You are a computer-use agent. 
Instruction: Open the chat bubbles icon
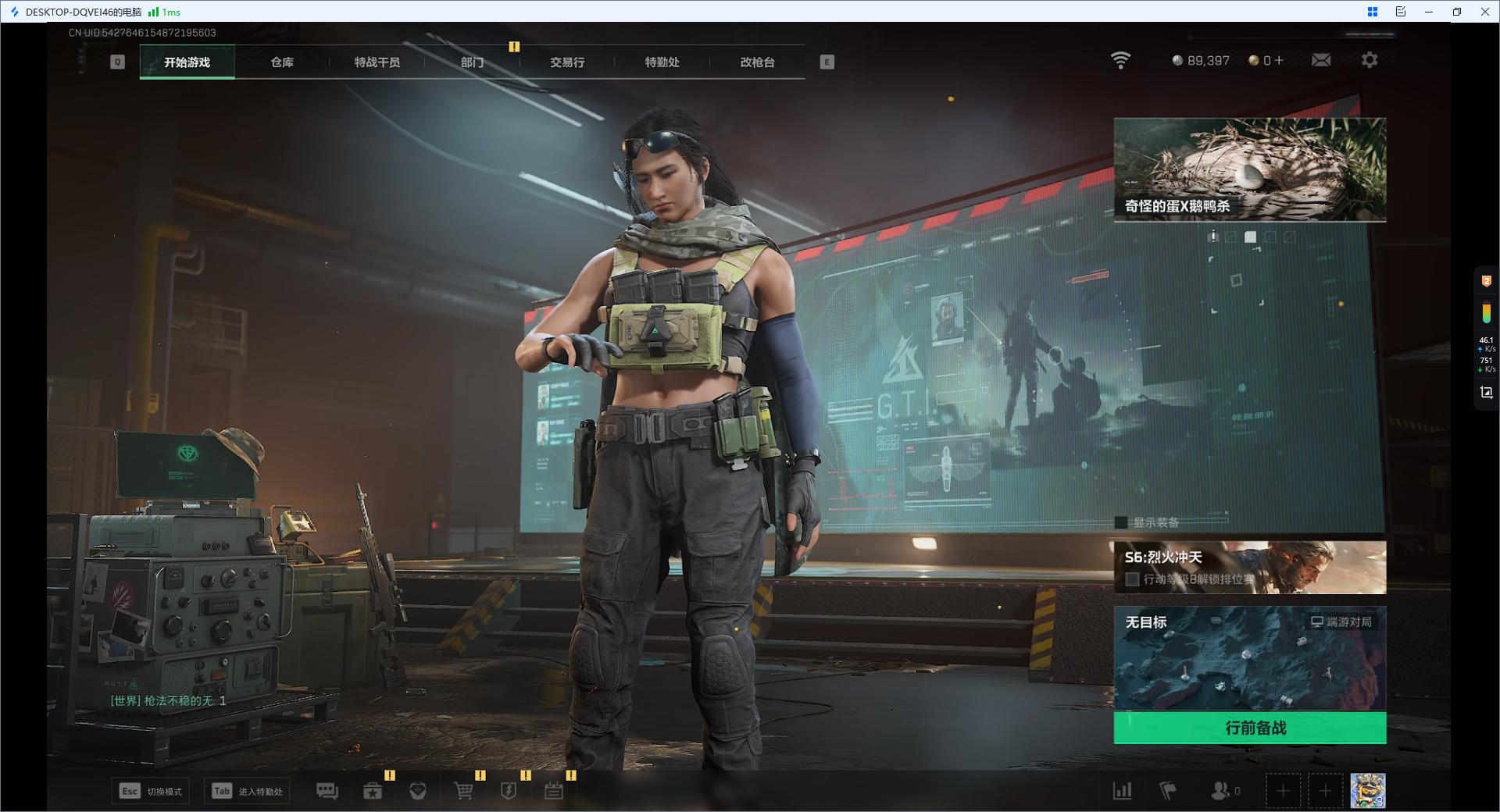[x=327, y=791]
